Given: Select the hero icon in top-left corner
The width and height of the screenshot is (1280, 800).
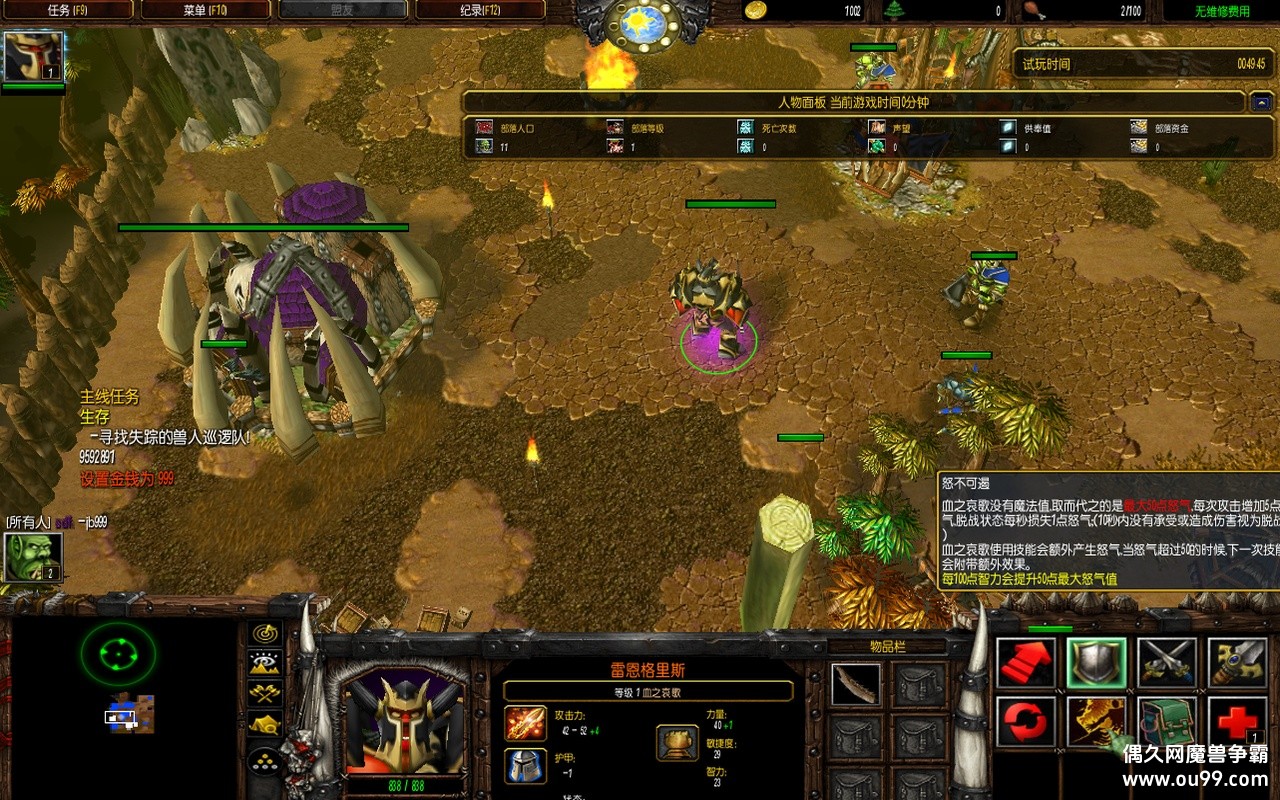Looking at the screenshot, I should point(34,56).
